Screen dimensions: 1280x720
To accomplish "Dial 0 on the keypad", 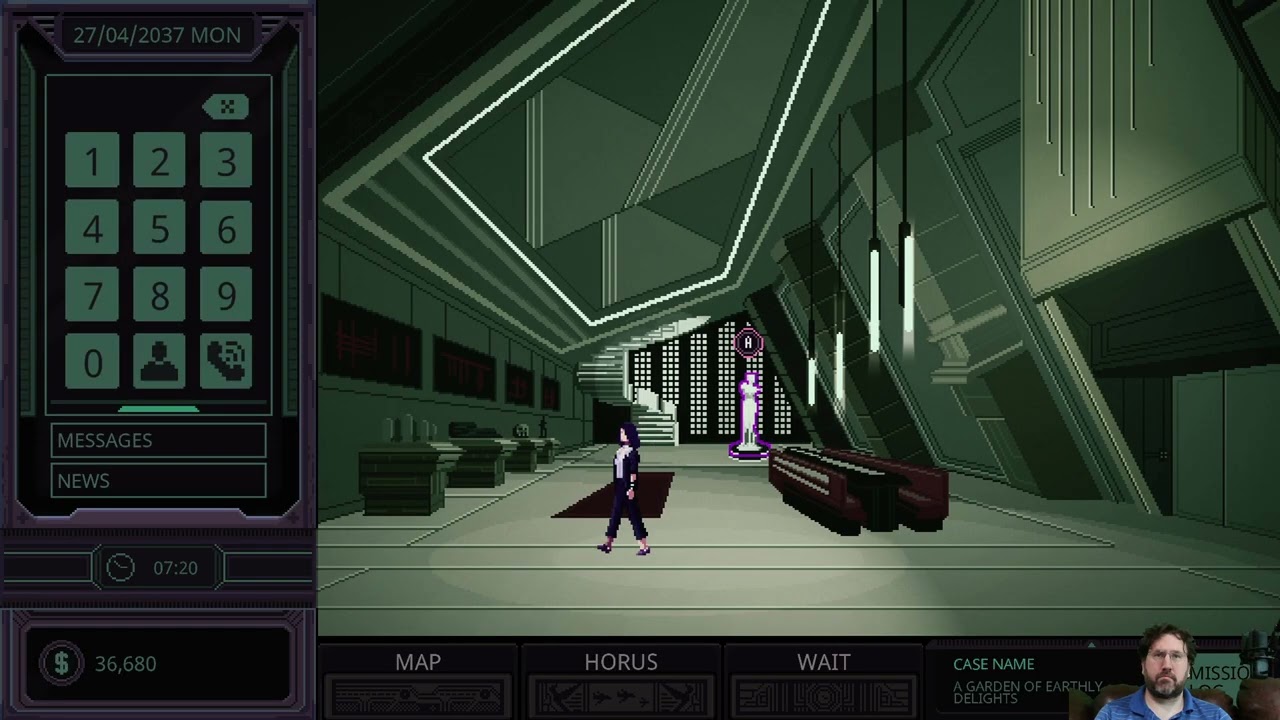I will pyautogui.click(x=92, y=361).
